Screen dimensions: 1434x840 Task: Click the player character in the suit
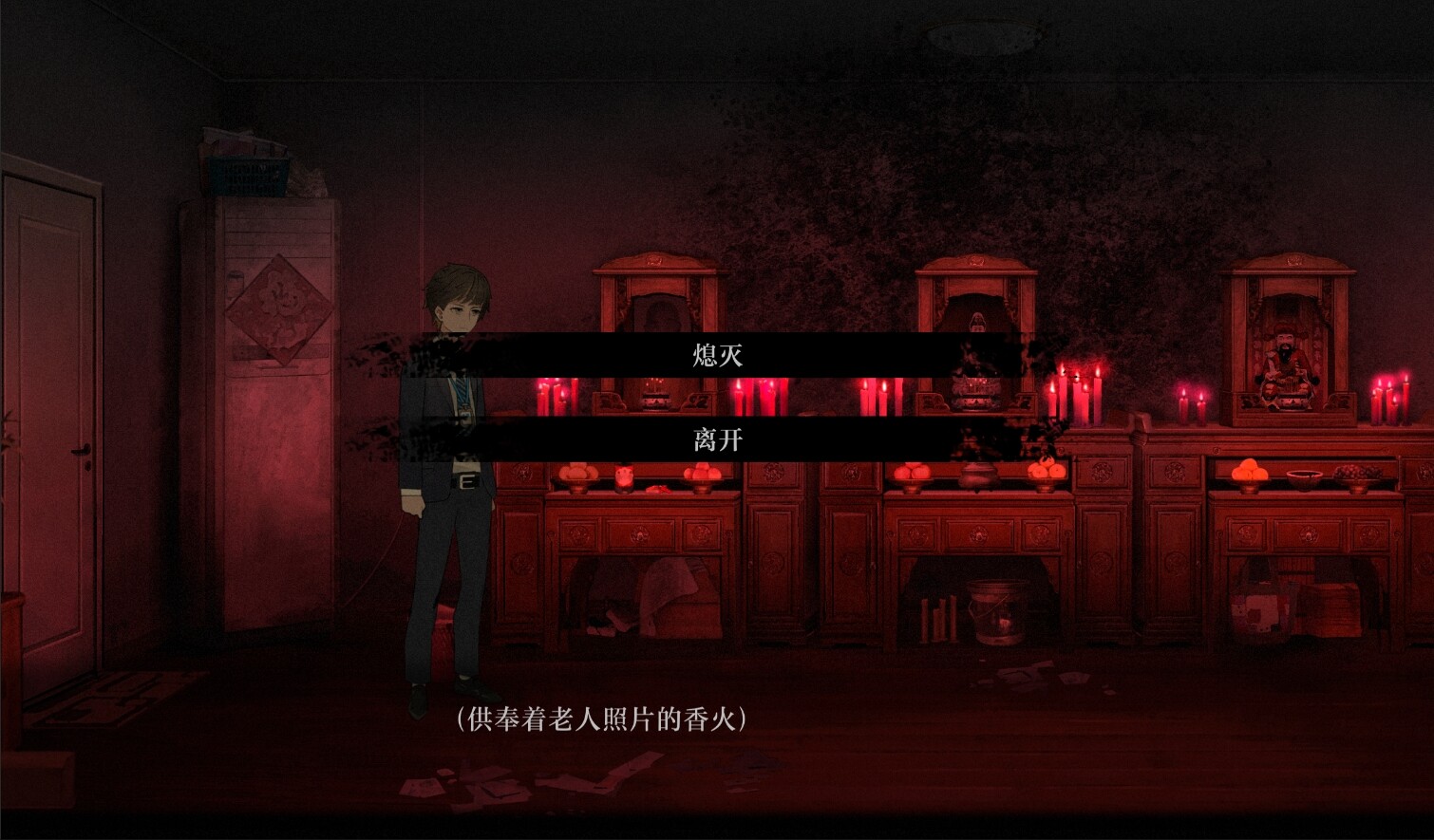451,475
